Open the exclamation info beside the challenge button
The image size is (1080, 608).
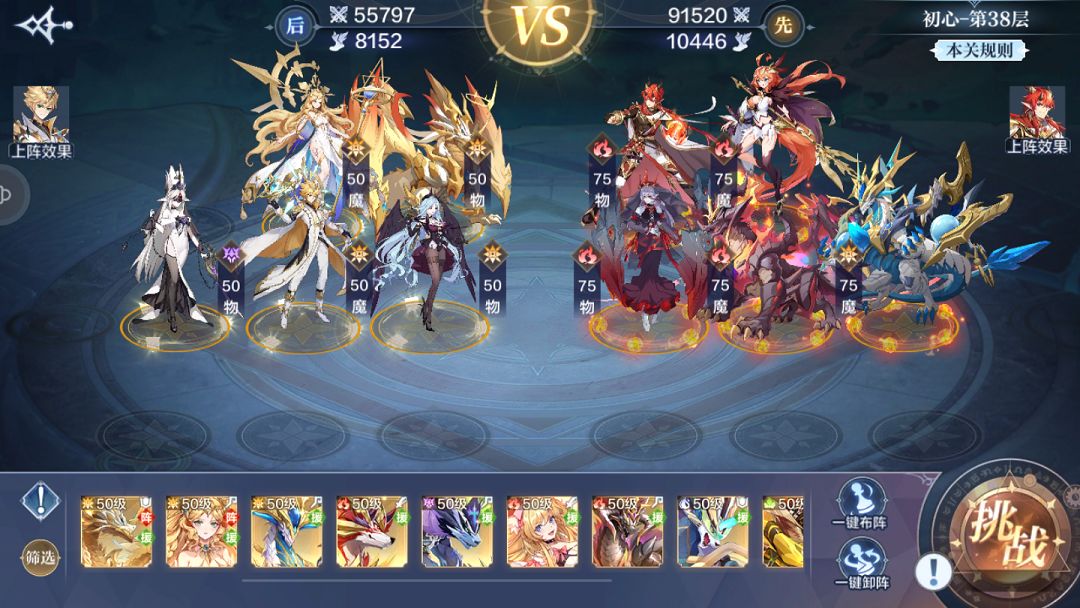[x=933, y=571]
